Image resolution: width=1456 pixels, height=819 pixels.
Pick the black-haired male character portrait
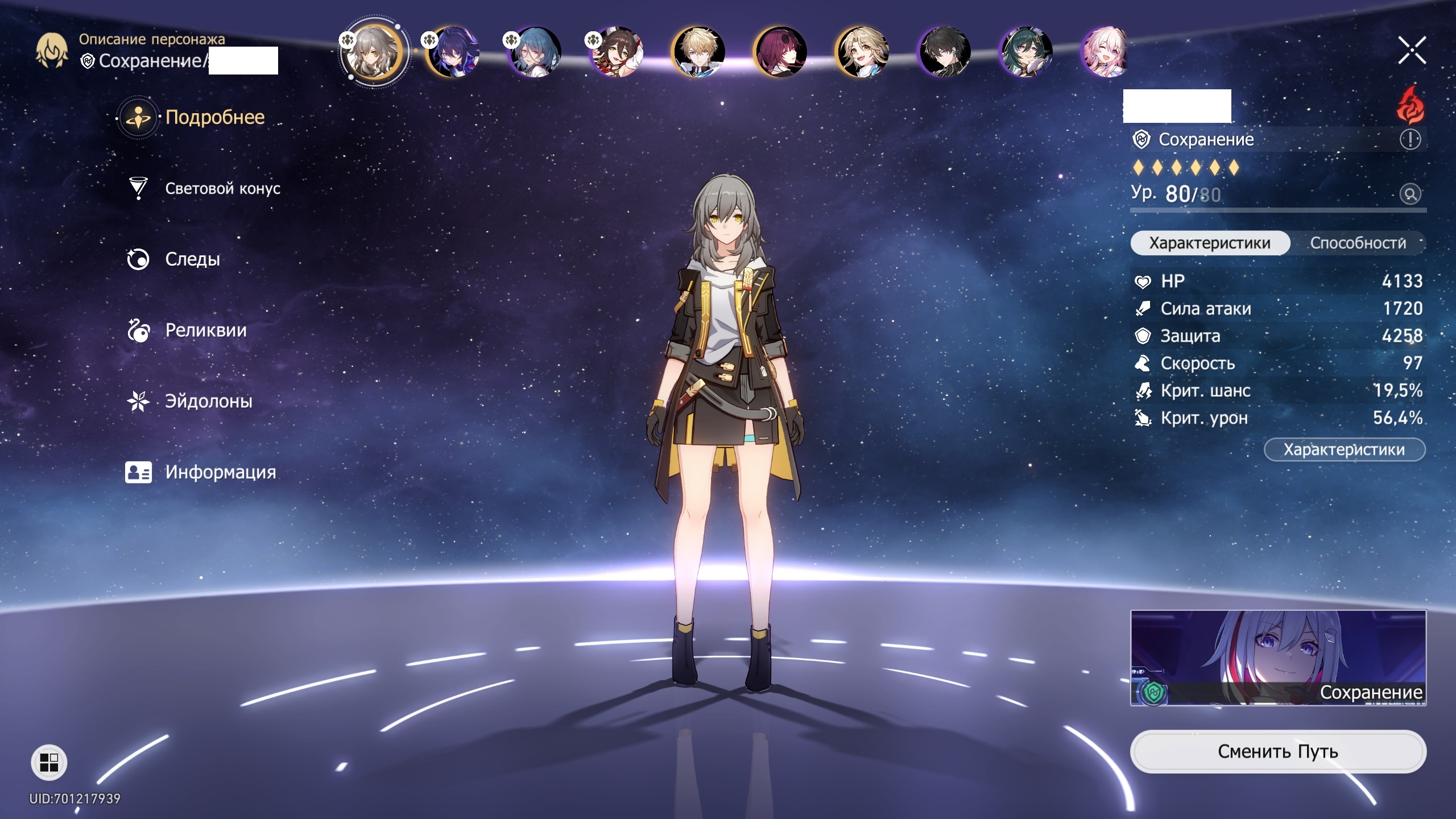(944, 52)
